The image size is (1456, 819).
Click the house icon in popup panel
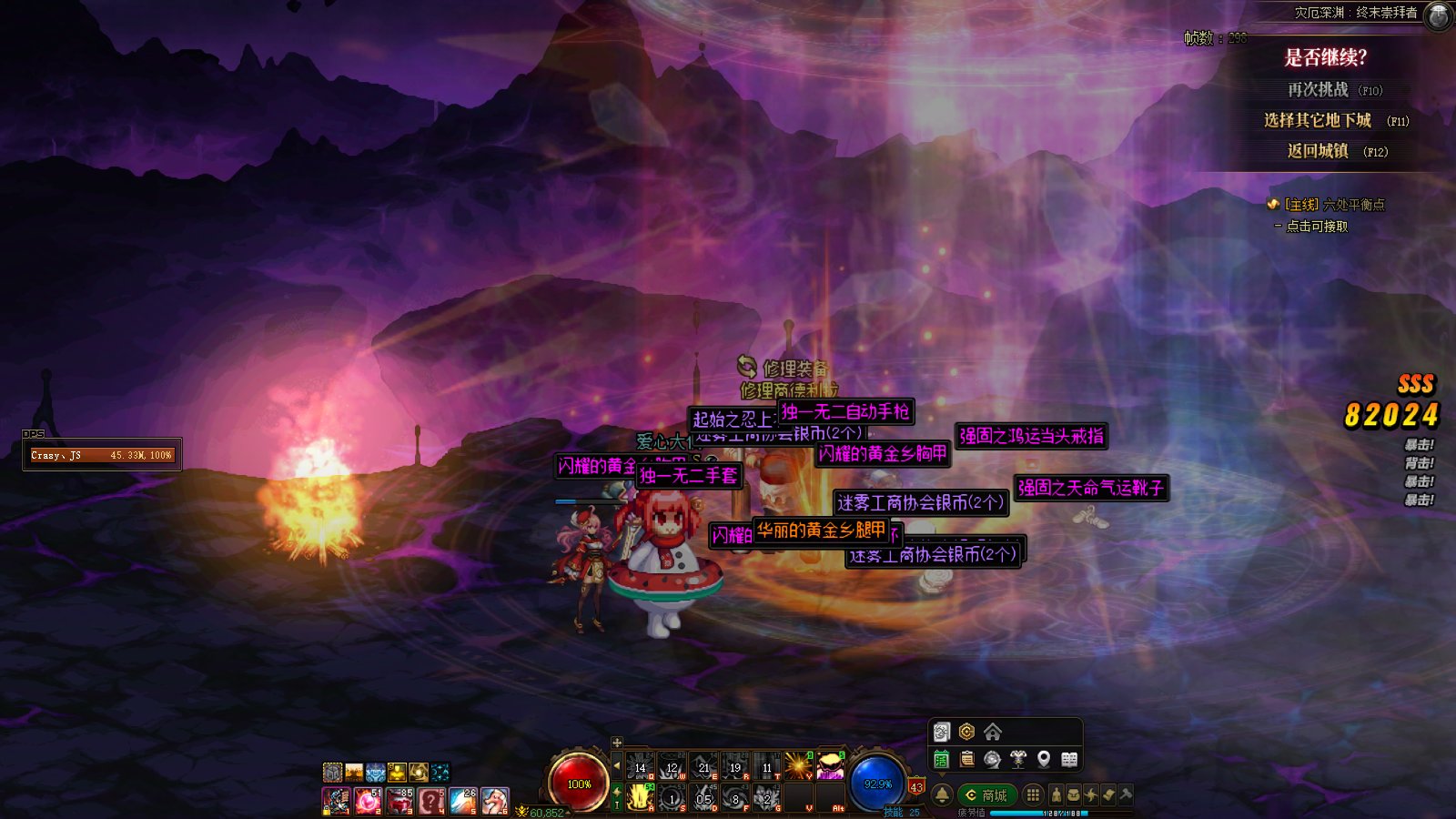(x=993, y=732)
